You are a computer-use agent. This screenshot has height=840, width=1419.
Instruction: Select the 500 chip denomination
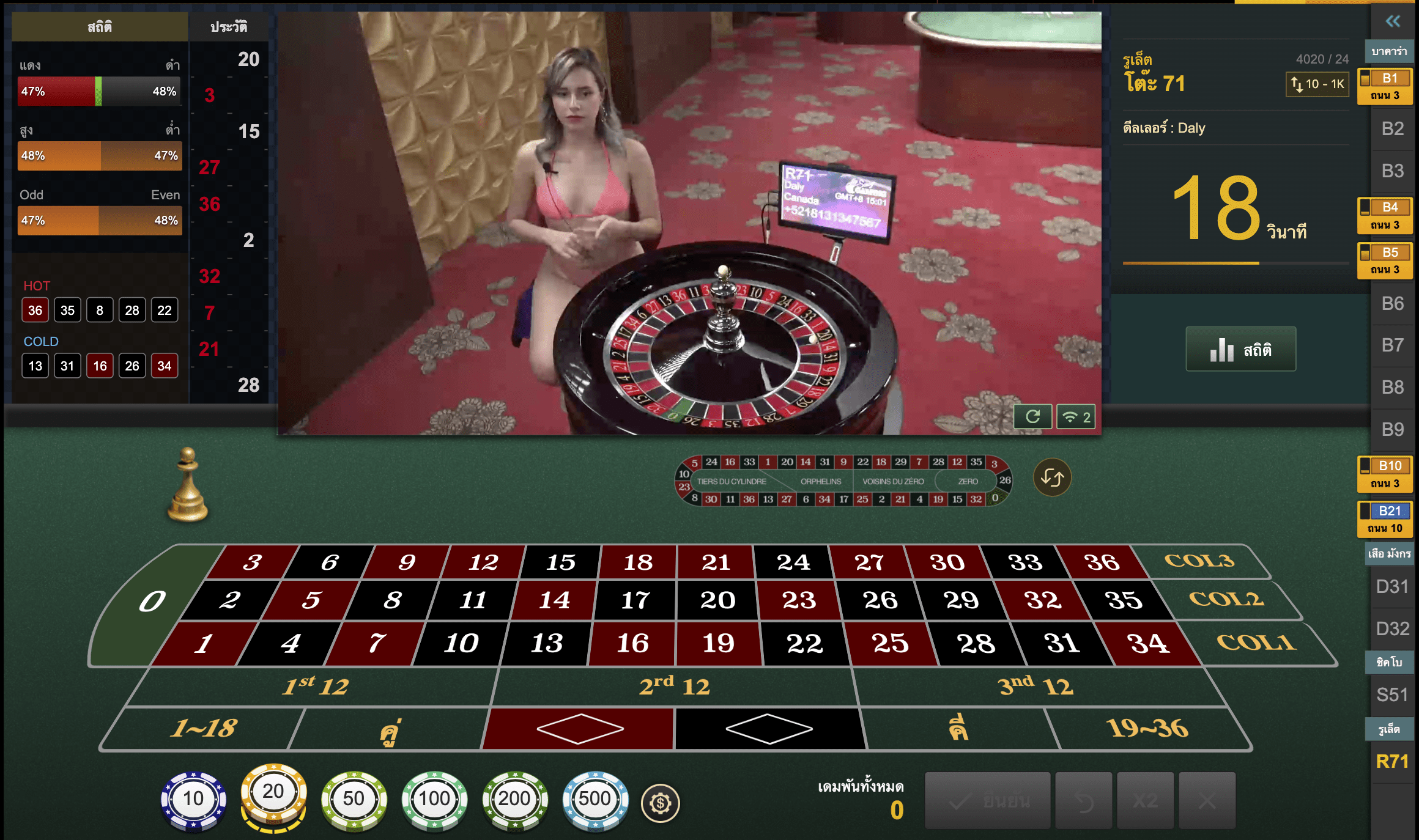(x=595, y=798)
